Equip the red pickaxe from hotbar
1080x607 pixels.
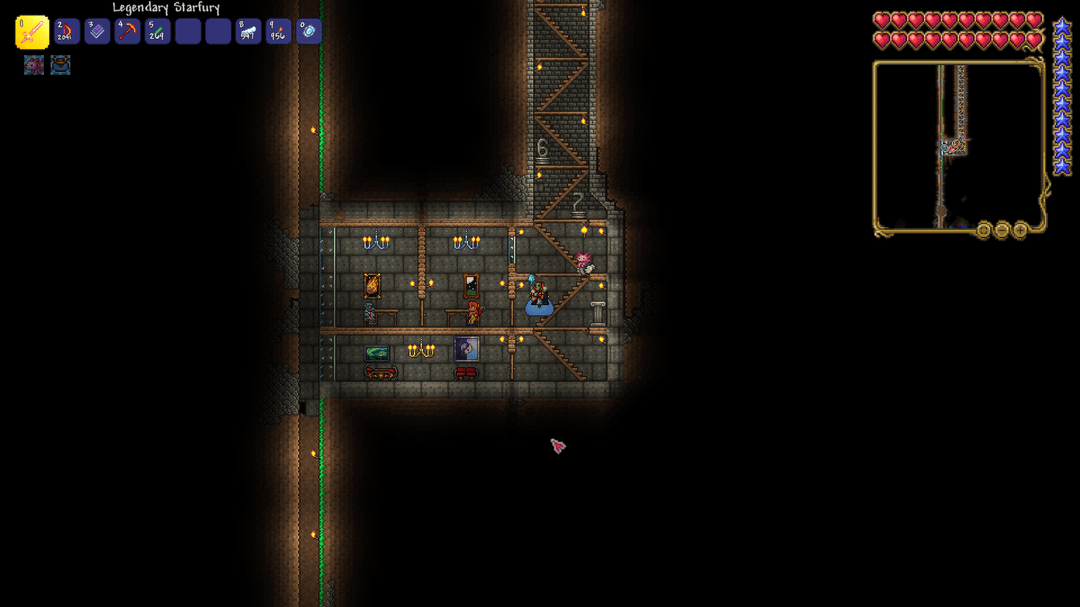127,32
